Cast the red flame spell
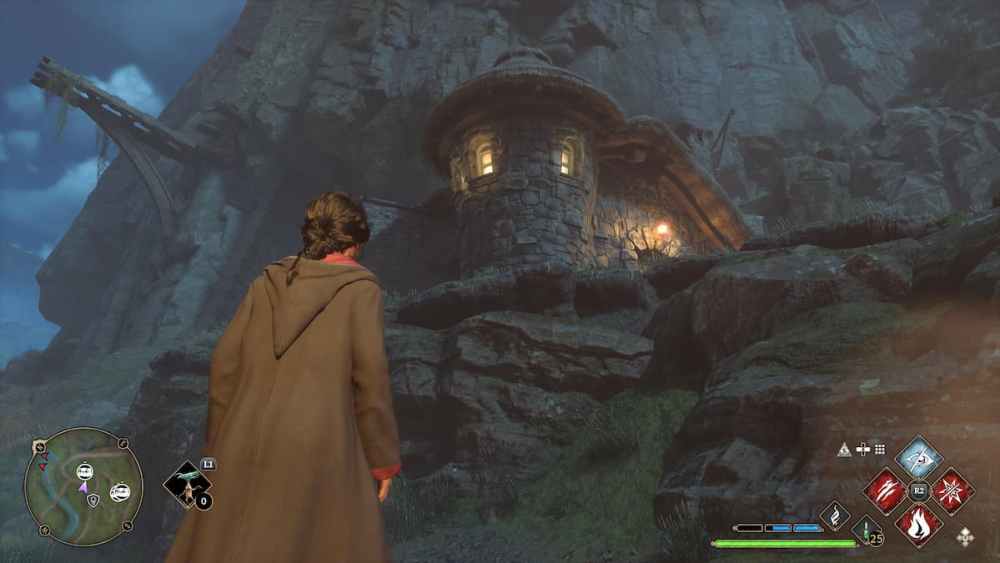Screen dimensions: 1000x563 [919, 524]
